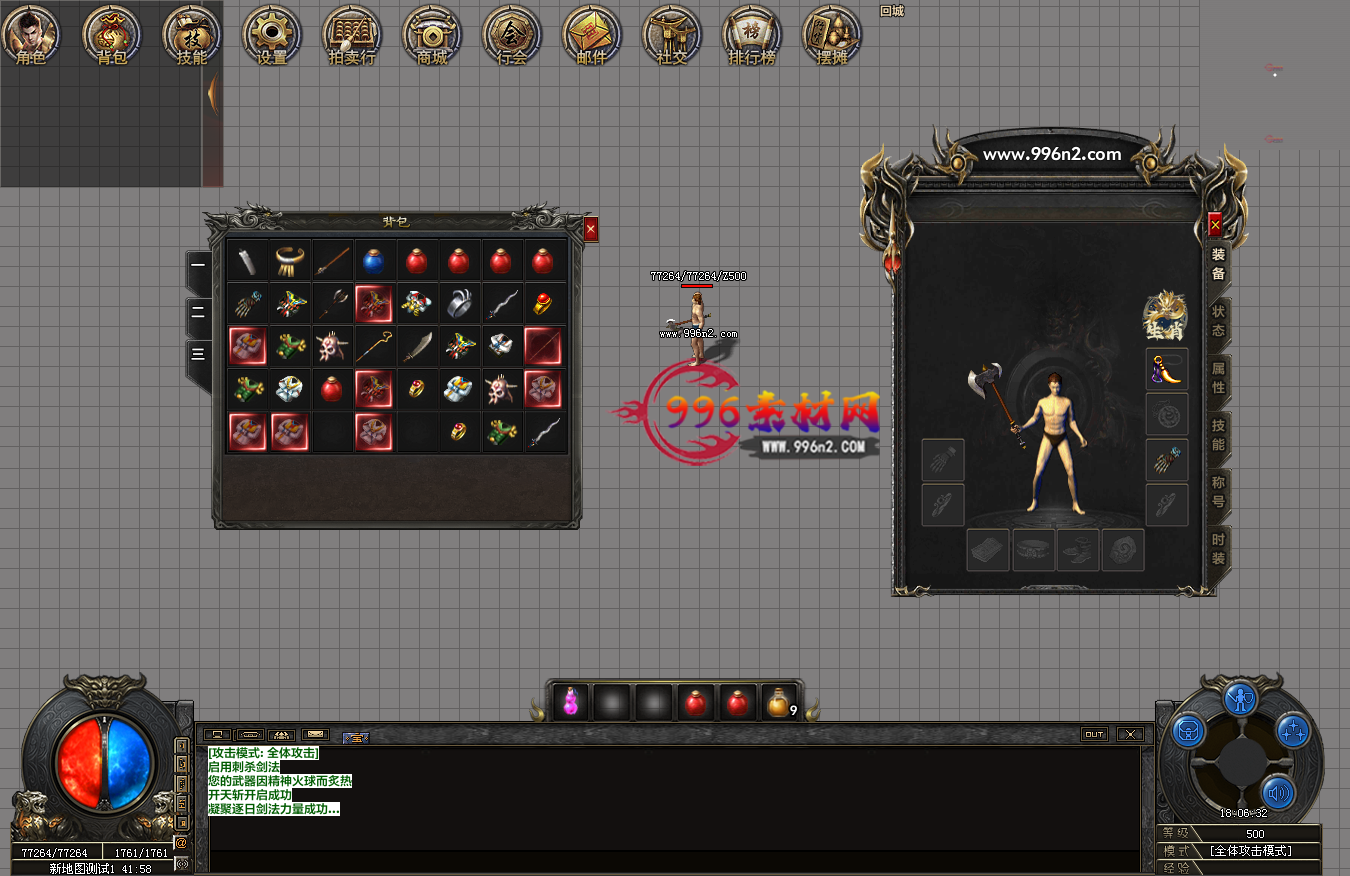Open the 拍卖行 auction house
The image size is (1350, 876).
pos(351,35)
